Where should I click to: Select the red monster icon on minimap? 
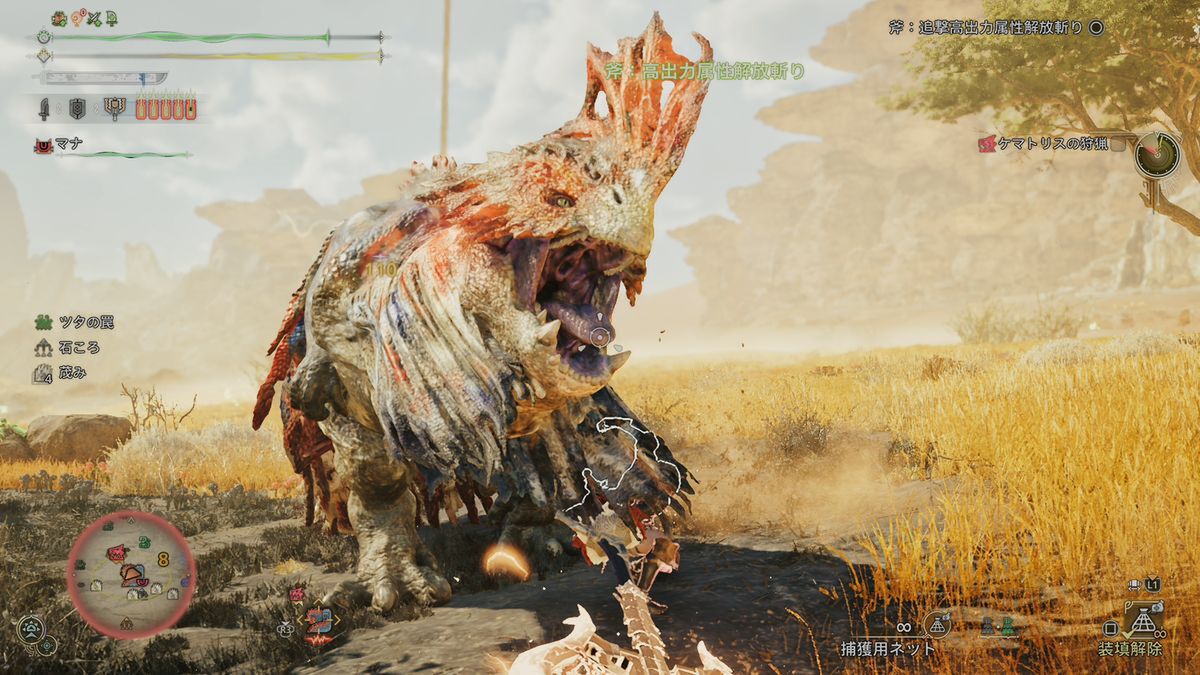(x=117, y=552)
